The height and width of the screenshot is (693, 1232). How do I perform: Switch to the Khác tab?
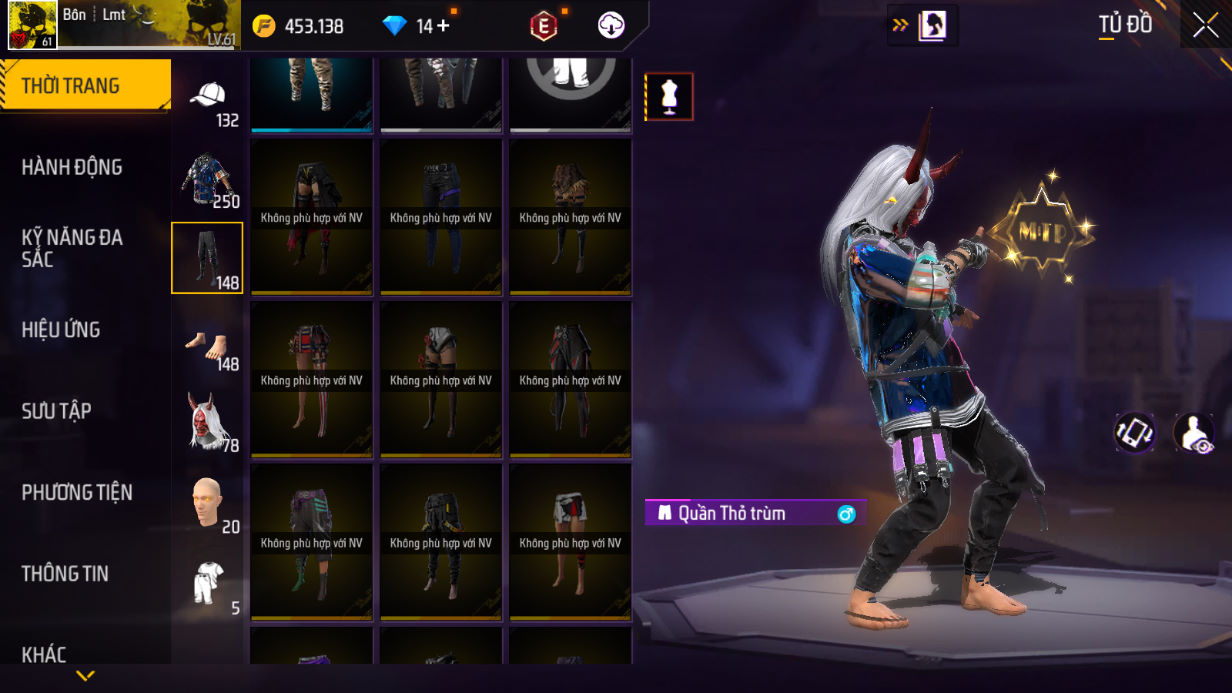pos(44,654)
